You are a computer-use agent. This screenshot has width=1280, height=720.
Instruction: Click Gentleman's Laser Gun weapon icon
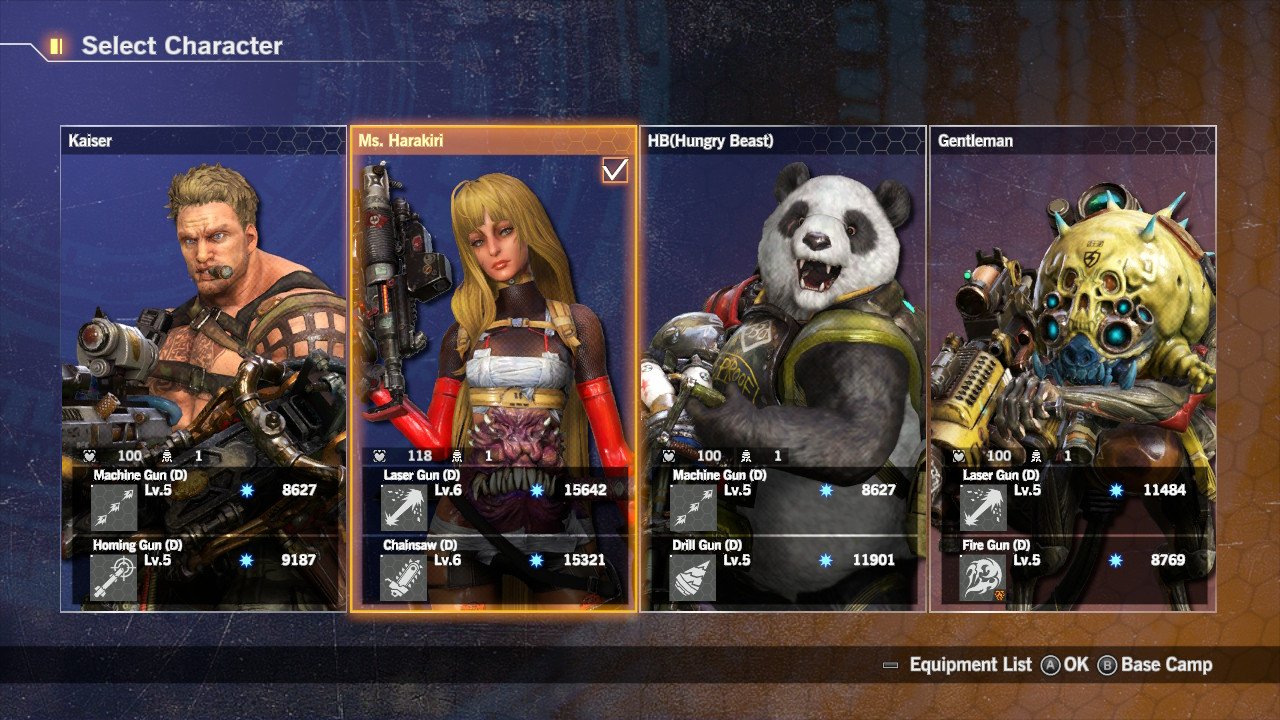[983, 507]
